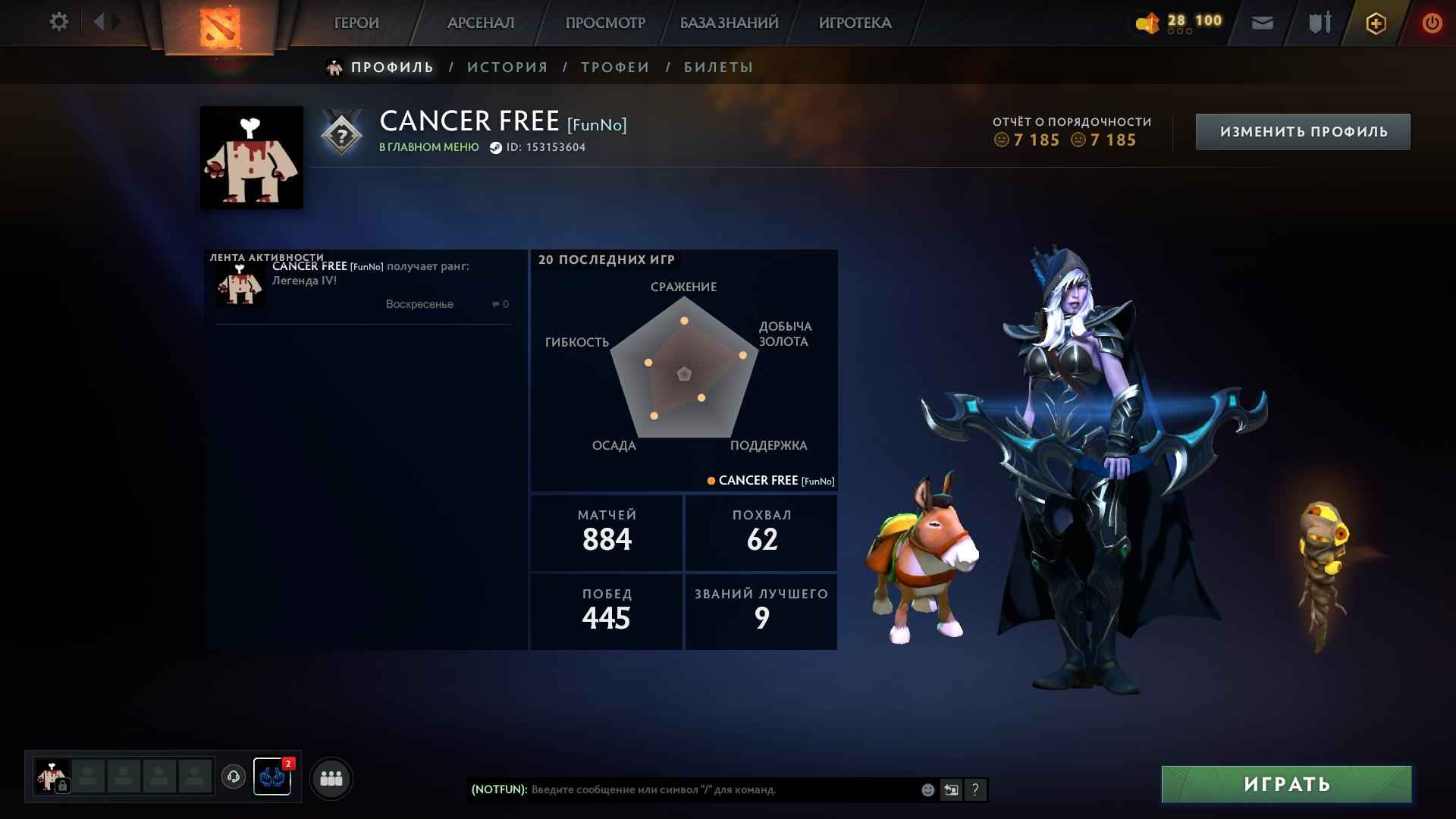1456x819 pixels.
Task: Open the БАЗА ЗНАНИЙ menu item
Action: 727,23
